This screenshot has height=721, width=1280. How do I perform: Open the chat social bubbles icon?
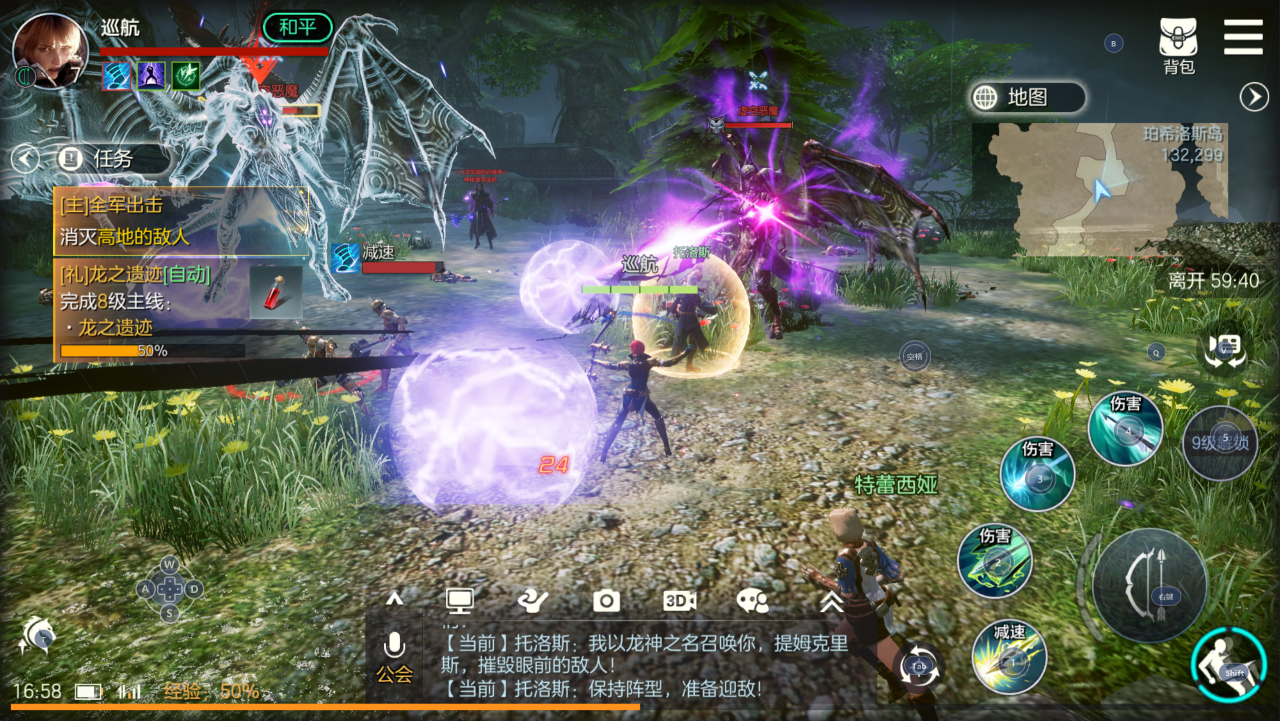click(x=752, y=600)
